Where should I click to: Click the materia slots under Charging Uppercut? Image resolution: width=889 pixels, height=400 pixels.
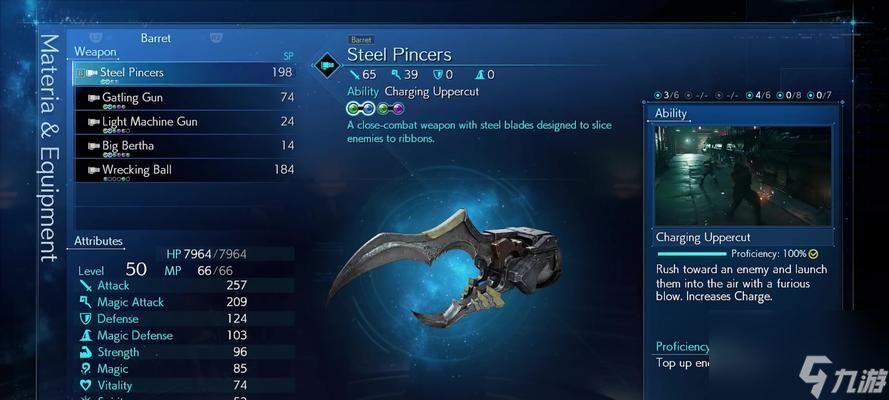point(375,108)
